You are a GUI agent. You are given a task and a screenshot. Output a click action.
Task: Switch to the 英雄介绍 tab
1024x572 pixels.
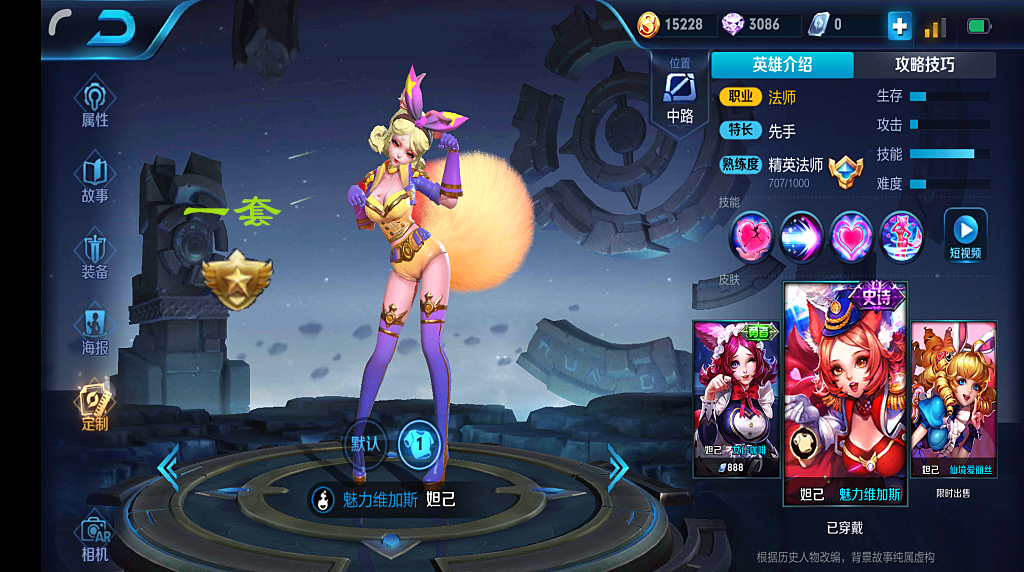pyautogui.click(x=782, y=65)
